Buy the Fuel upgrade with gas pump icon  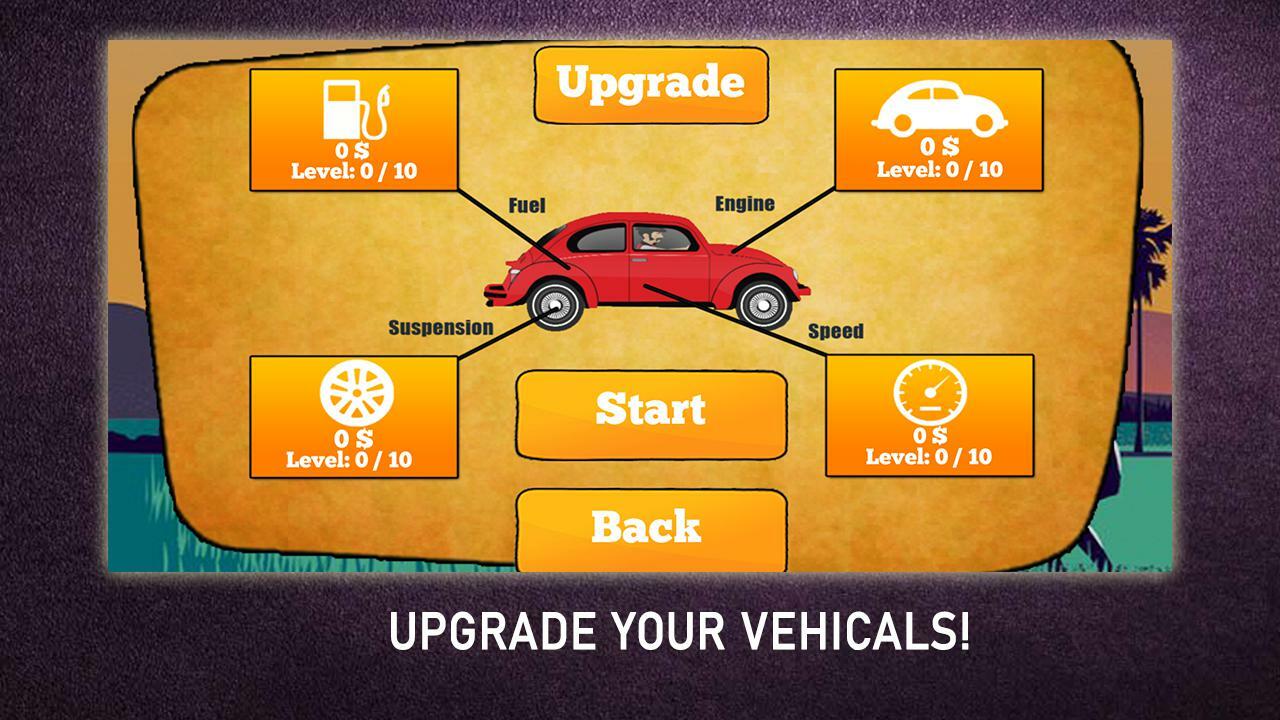354,130
